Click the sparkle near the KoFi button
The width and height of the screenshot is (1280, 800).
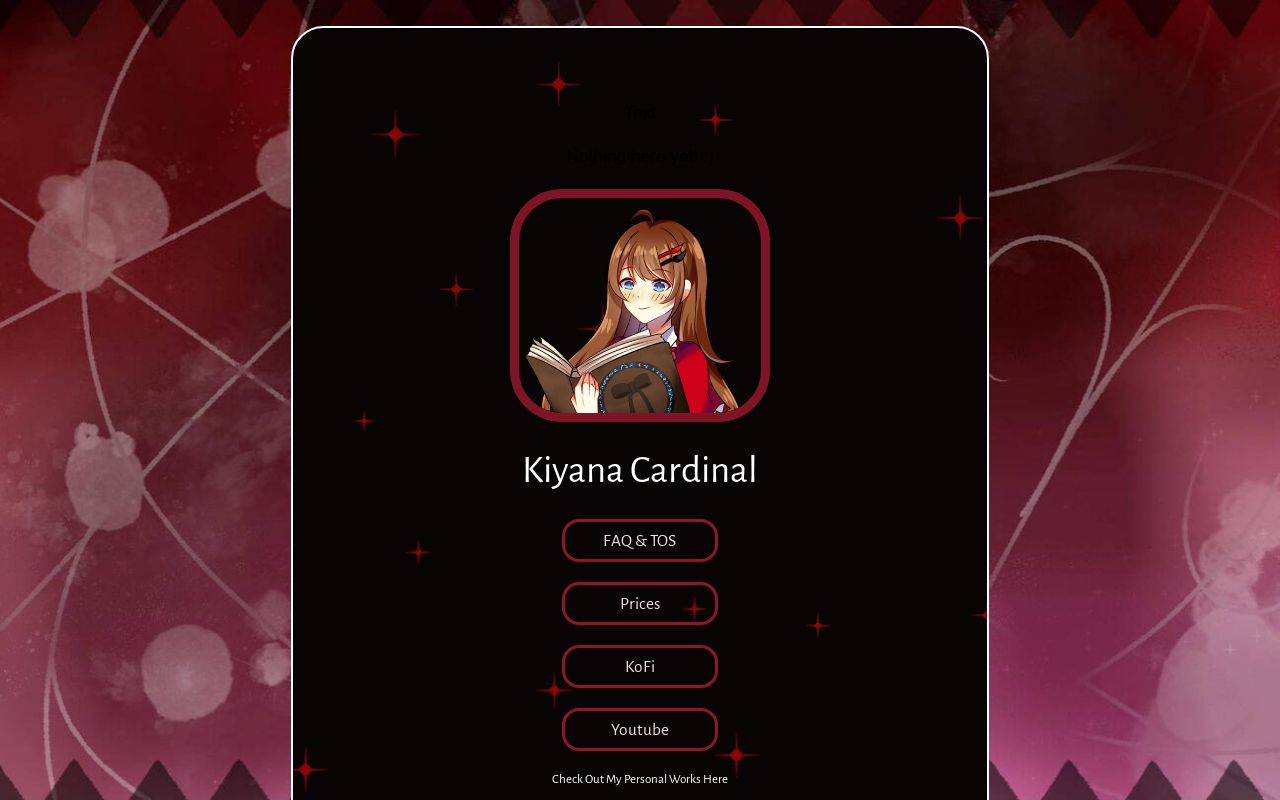(551, 689)
